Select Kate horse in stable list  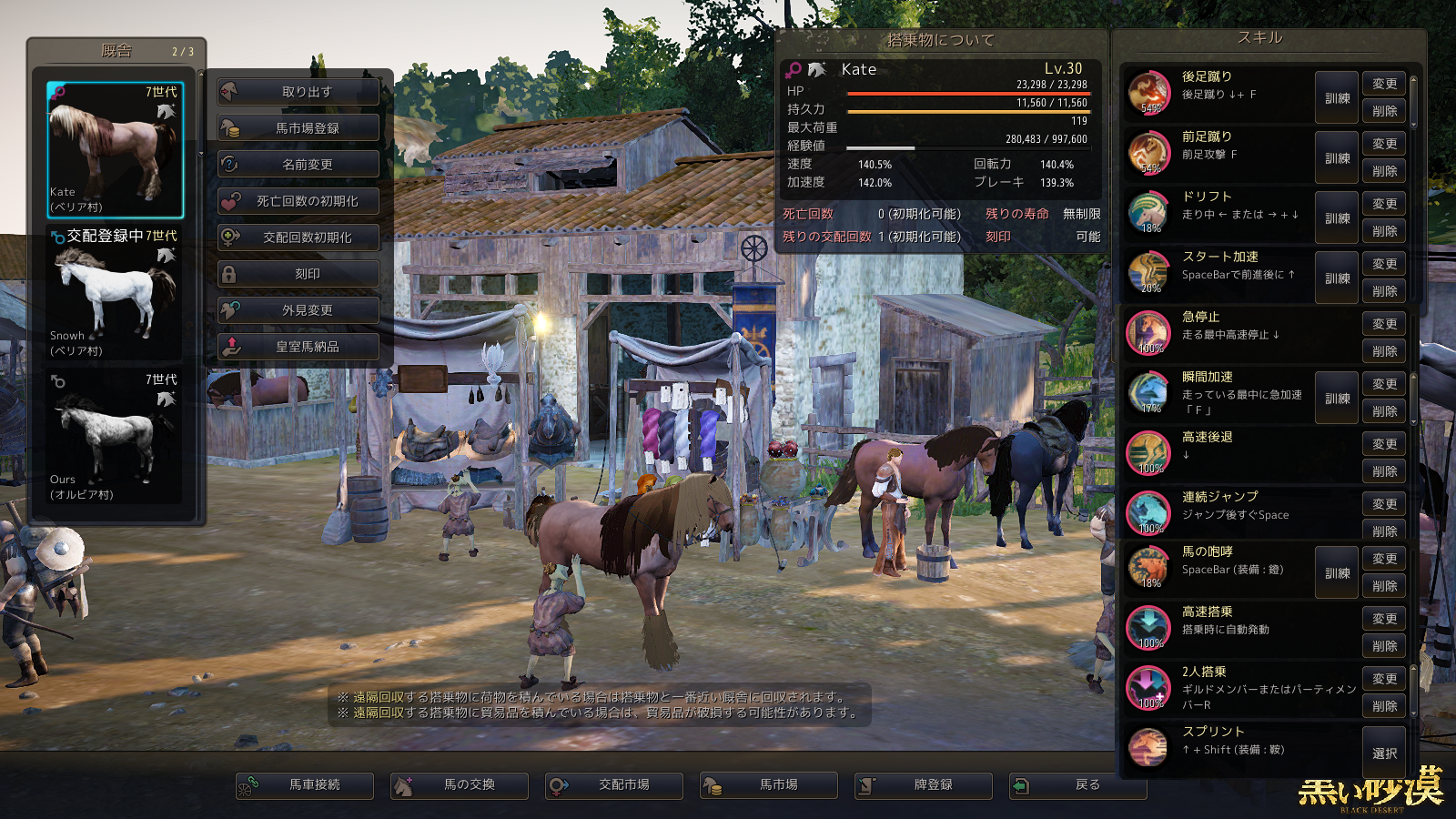(x=115, y=149)
